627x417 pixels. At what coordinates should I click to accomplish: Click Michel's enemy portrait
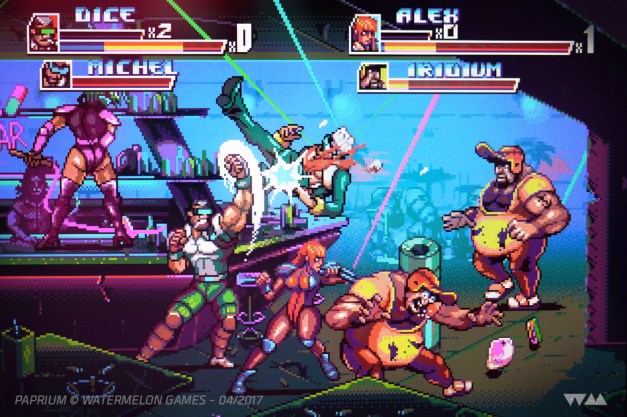tap(58, 75)
